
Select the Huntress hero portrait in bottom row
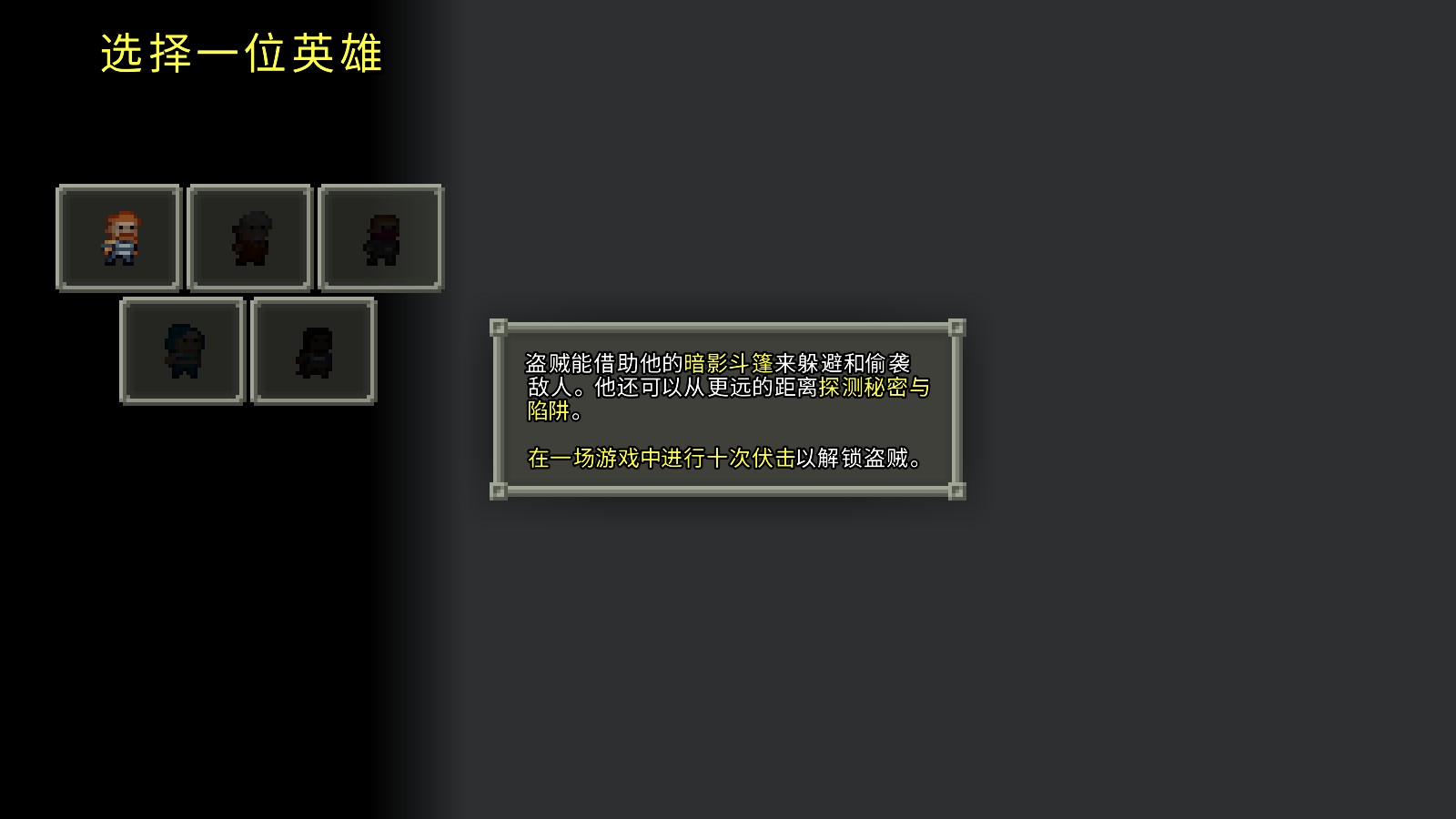[182, 350]
